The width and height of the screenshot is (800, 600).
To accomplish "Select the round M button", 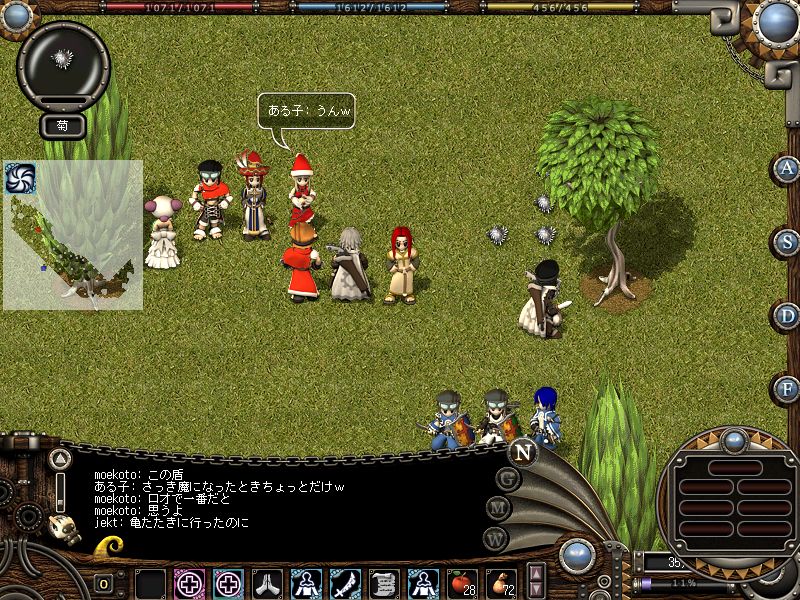I will coord(499,509).
